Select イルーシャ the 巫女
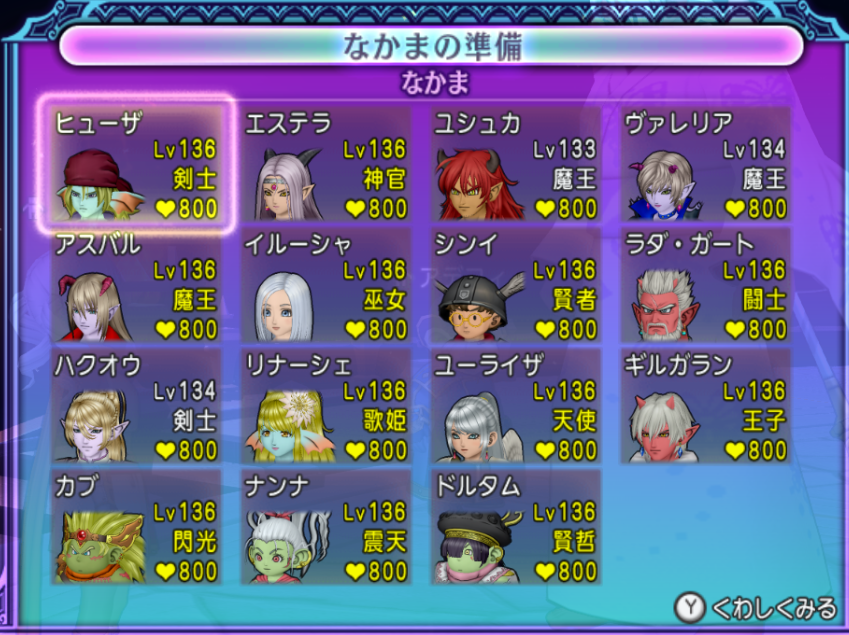 326,285
